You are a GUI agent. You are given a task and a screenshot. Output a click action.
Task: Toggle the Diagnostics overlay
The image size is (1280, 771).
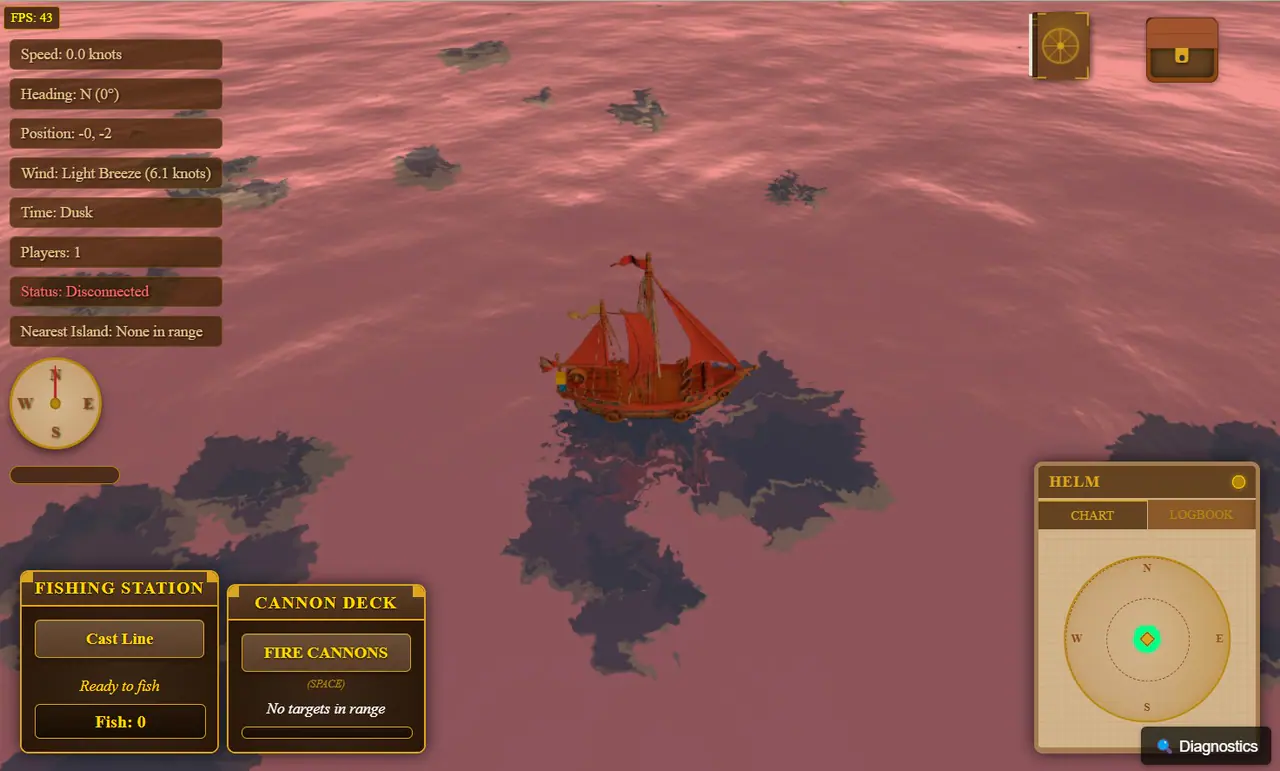[1206, 746]
